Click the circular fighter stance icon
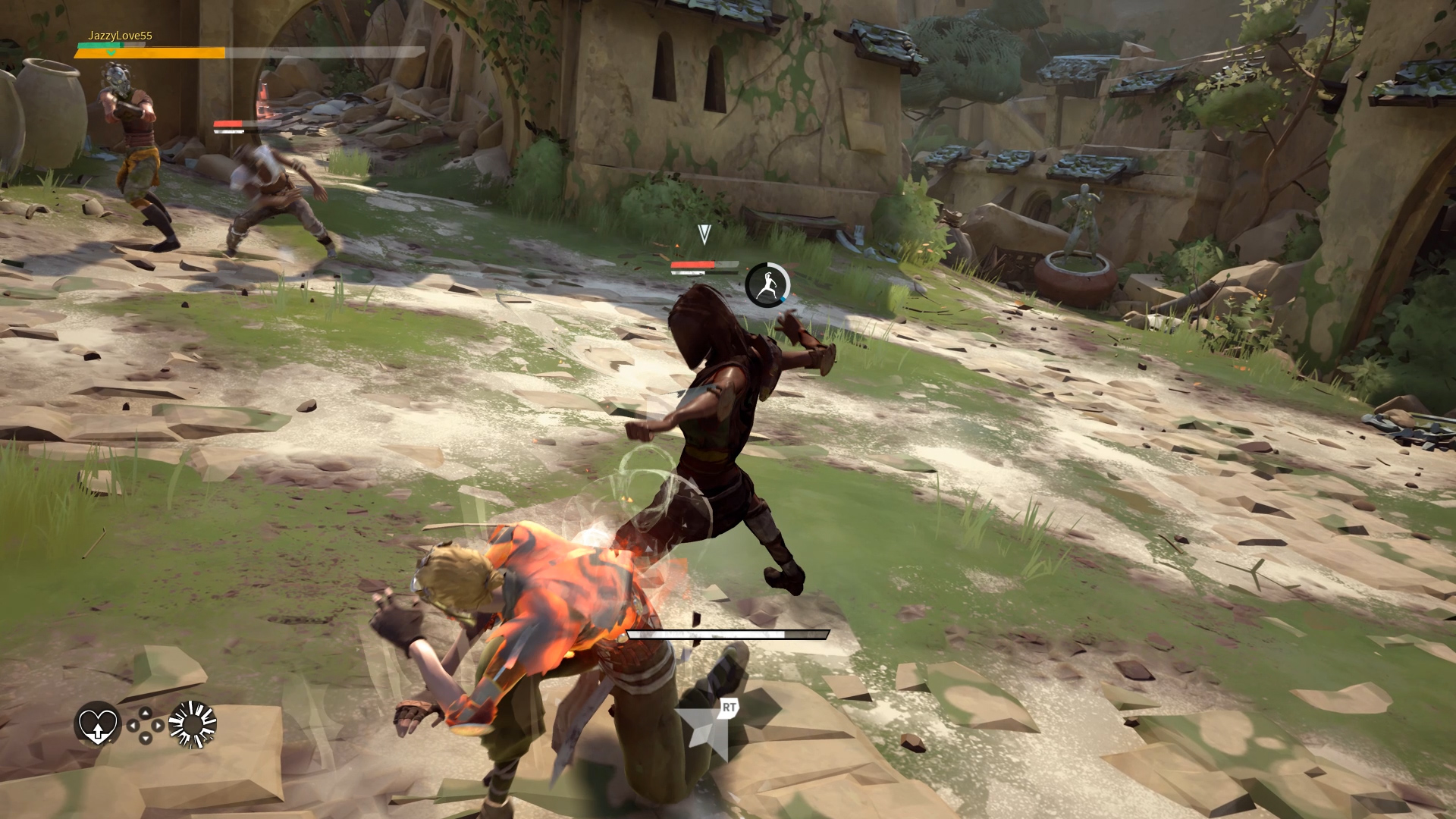The image size is (1456, 819). (x=767, y=285)
